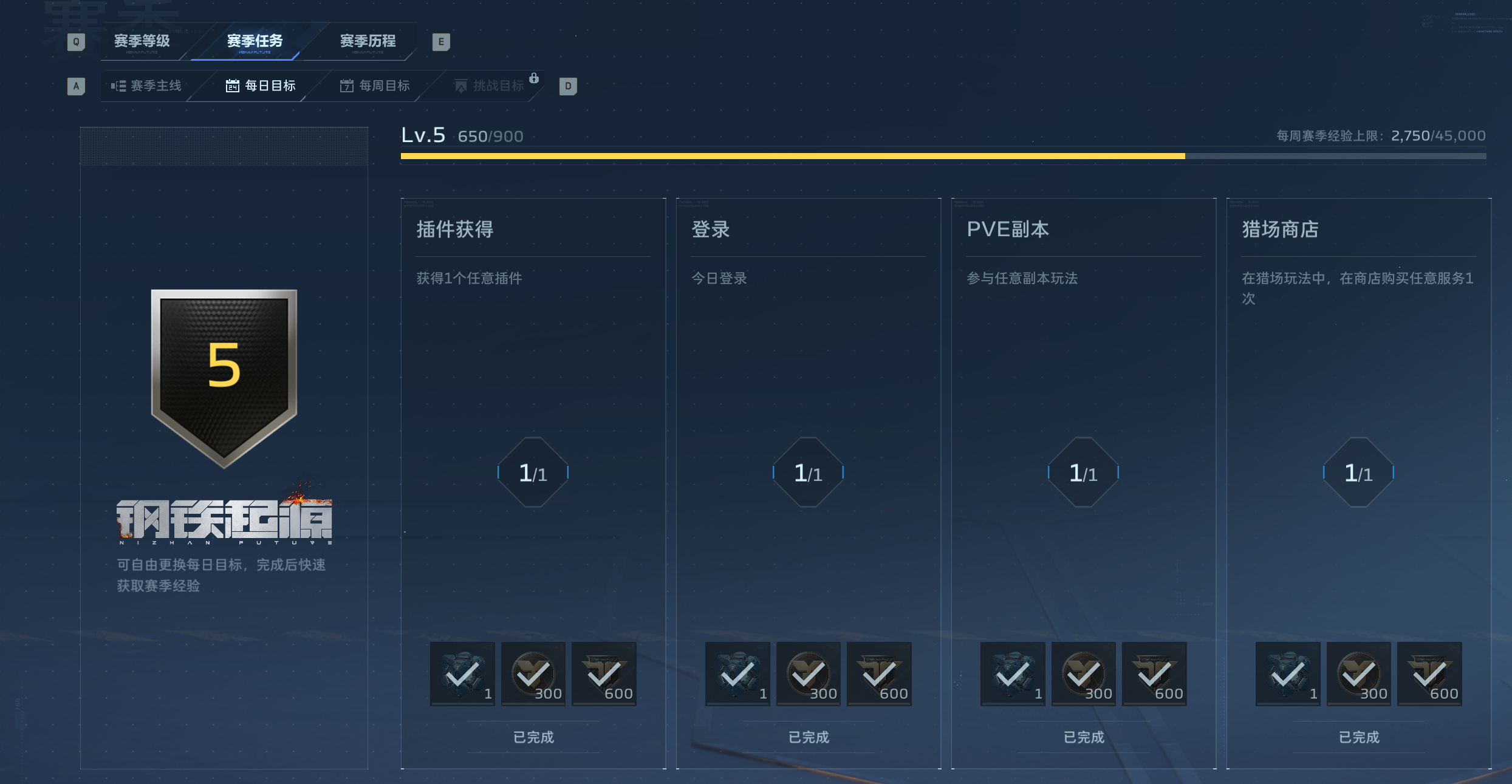Click the level 5 shield emblem

[x=224, y=377]
